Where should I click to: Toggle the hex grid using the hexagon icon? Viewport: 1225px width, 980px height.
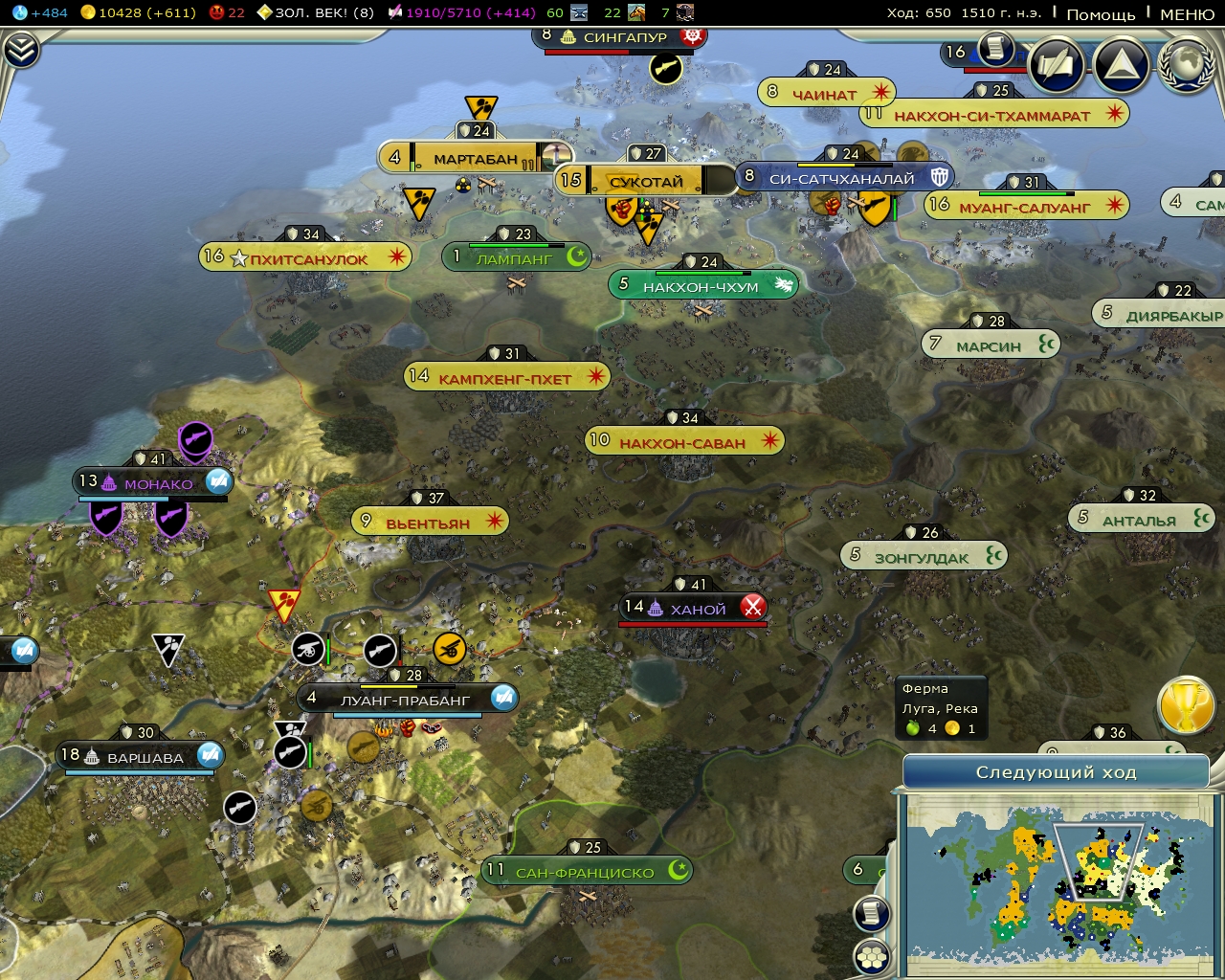(871, 956)
